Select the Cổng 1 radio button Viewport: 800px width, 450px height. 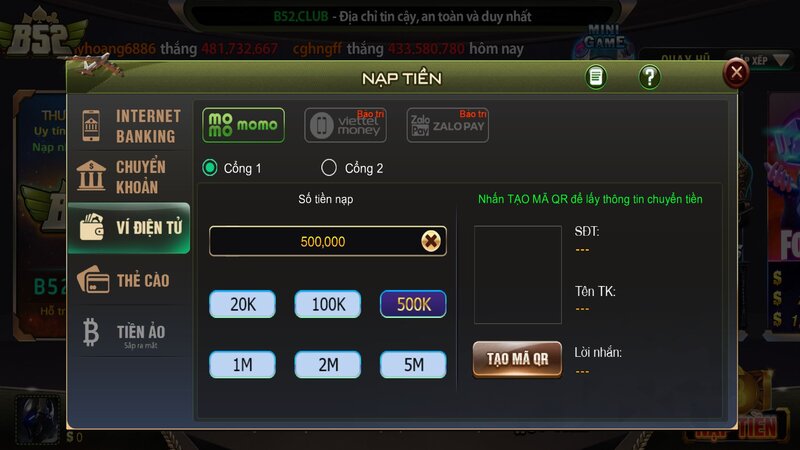tap(210, 168)
